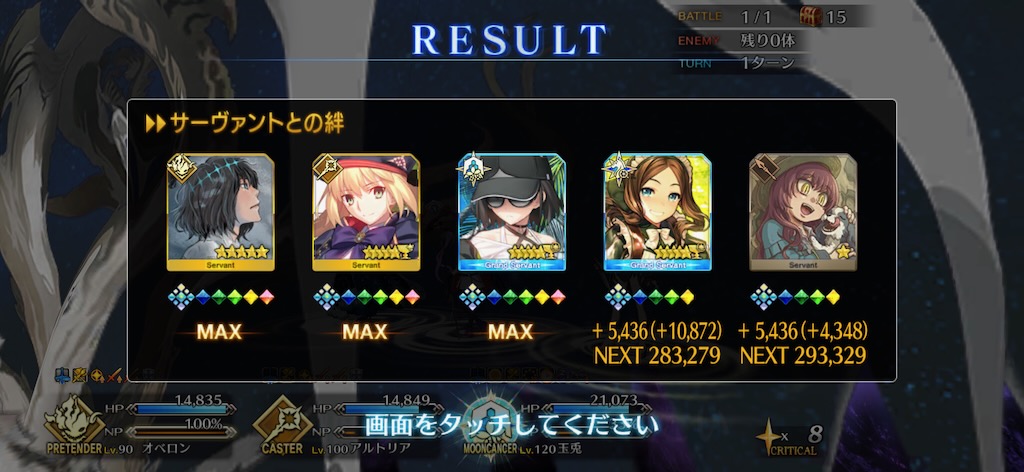Choose the blonde servant card with black hat
The image size is (1024, 472).
tap(366, 211)
